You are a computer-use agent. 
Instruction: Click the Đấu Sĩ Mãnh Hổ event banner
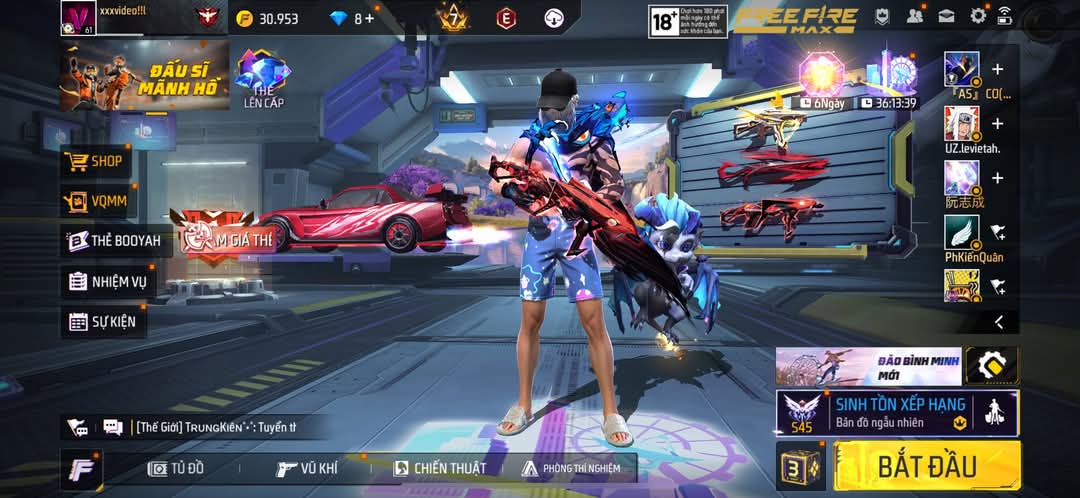[144, 76]
